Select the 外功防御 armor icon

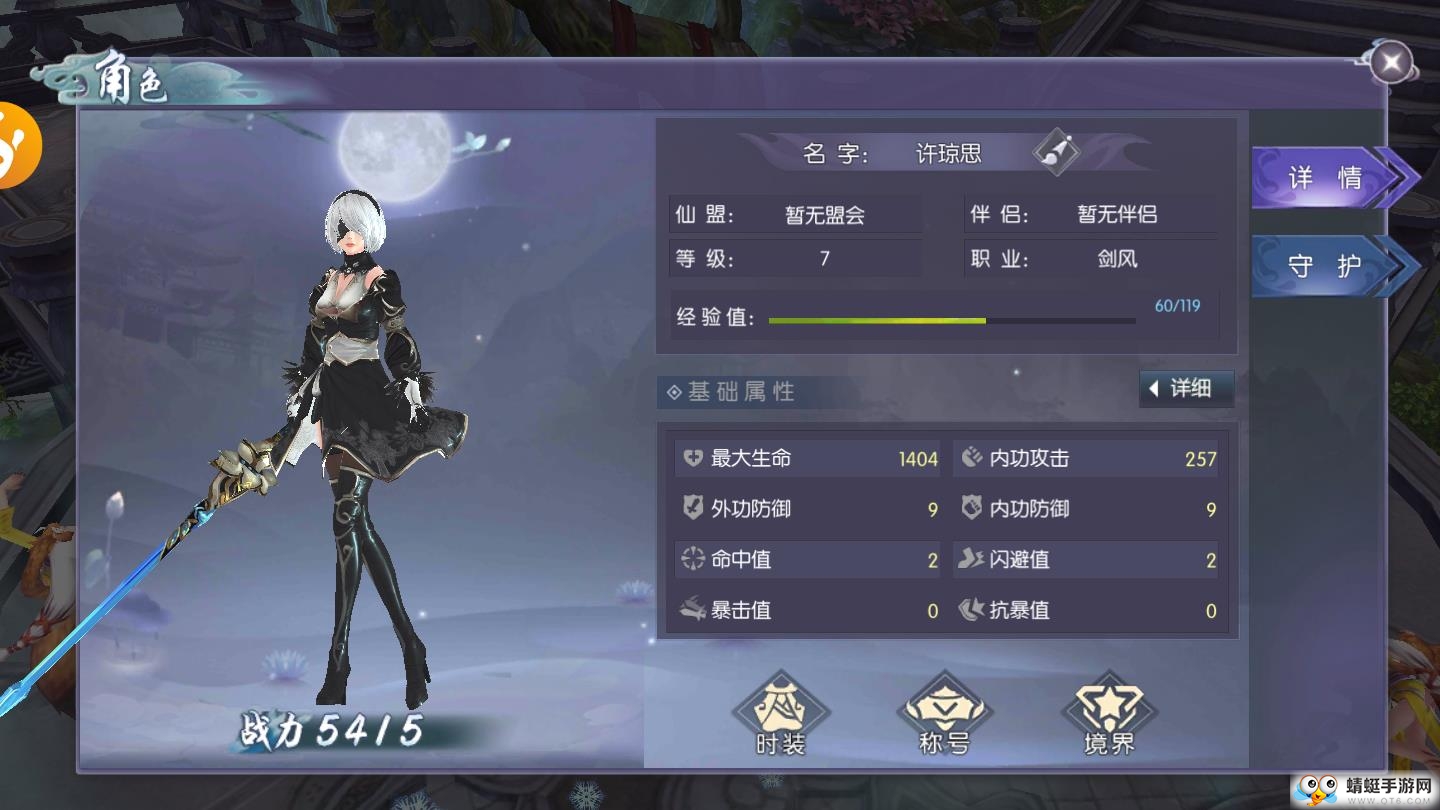[x=692, y=509]
